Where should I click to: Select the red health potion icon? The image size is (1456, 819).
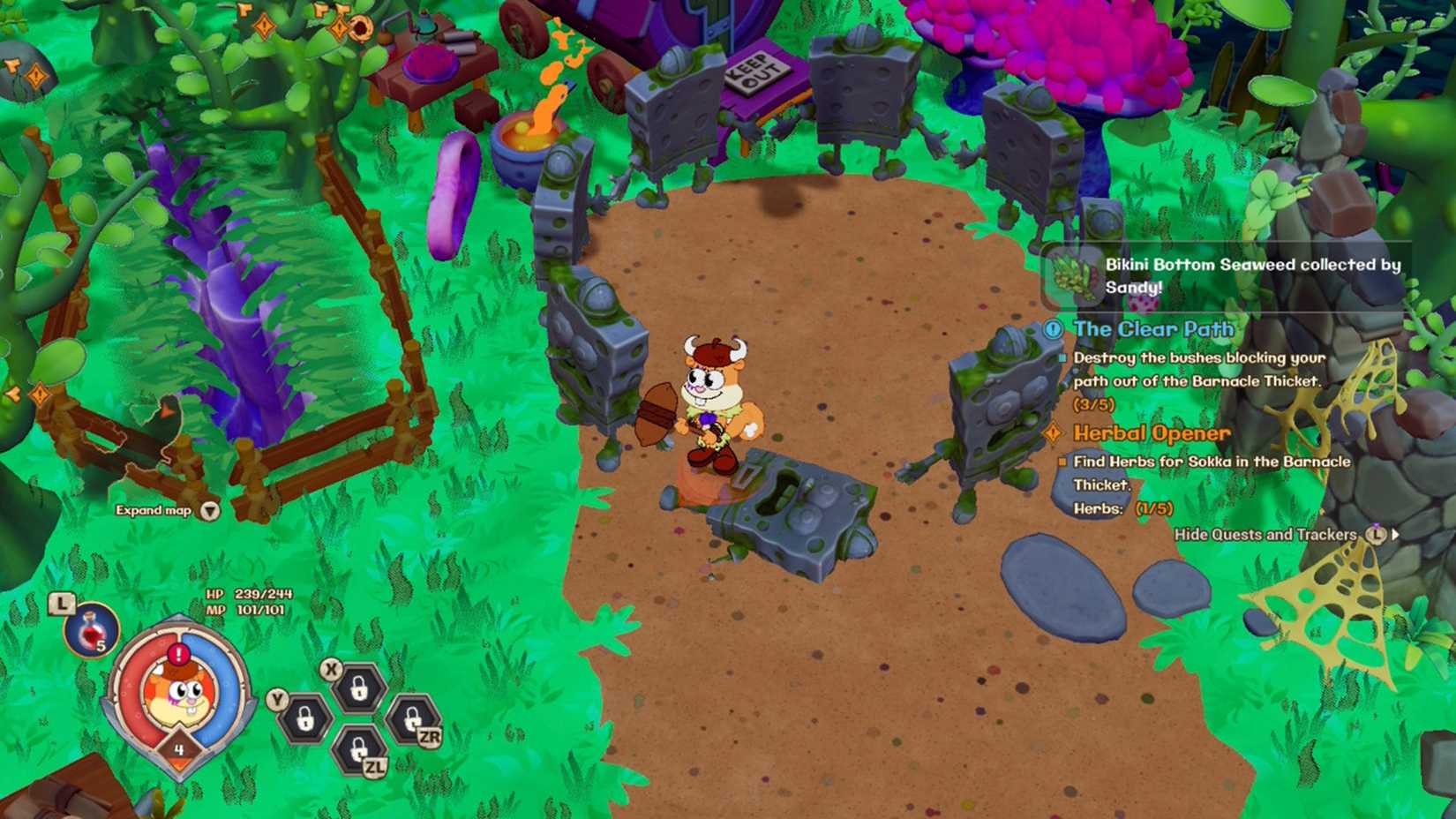tap(90, 630)
